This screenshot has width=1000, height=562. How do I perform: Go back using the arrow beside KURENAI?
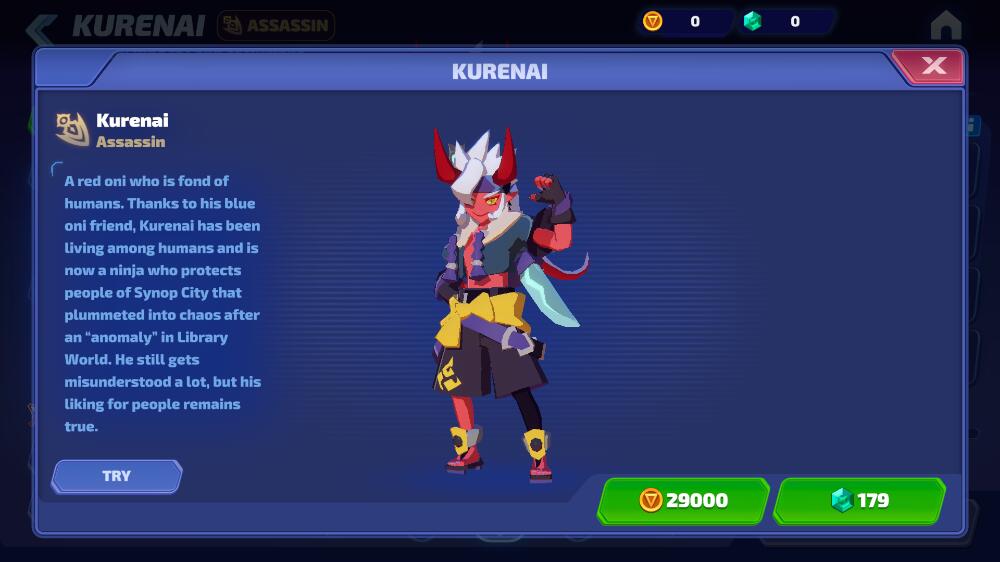(42, 26)
